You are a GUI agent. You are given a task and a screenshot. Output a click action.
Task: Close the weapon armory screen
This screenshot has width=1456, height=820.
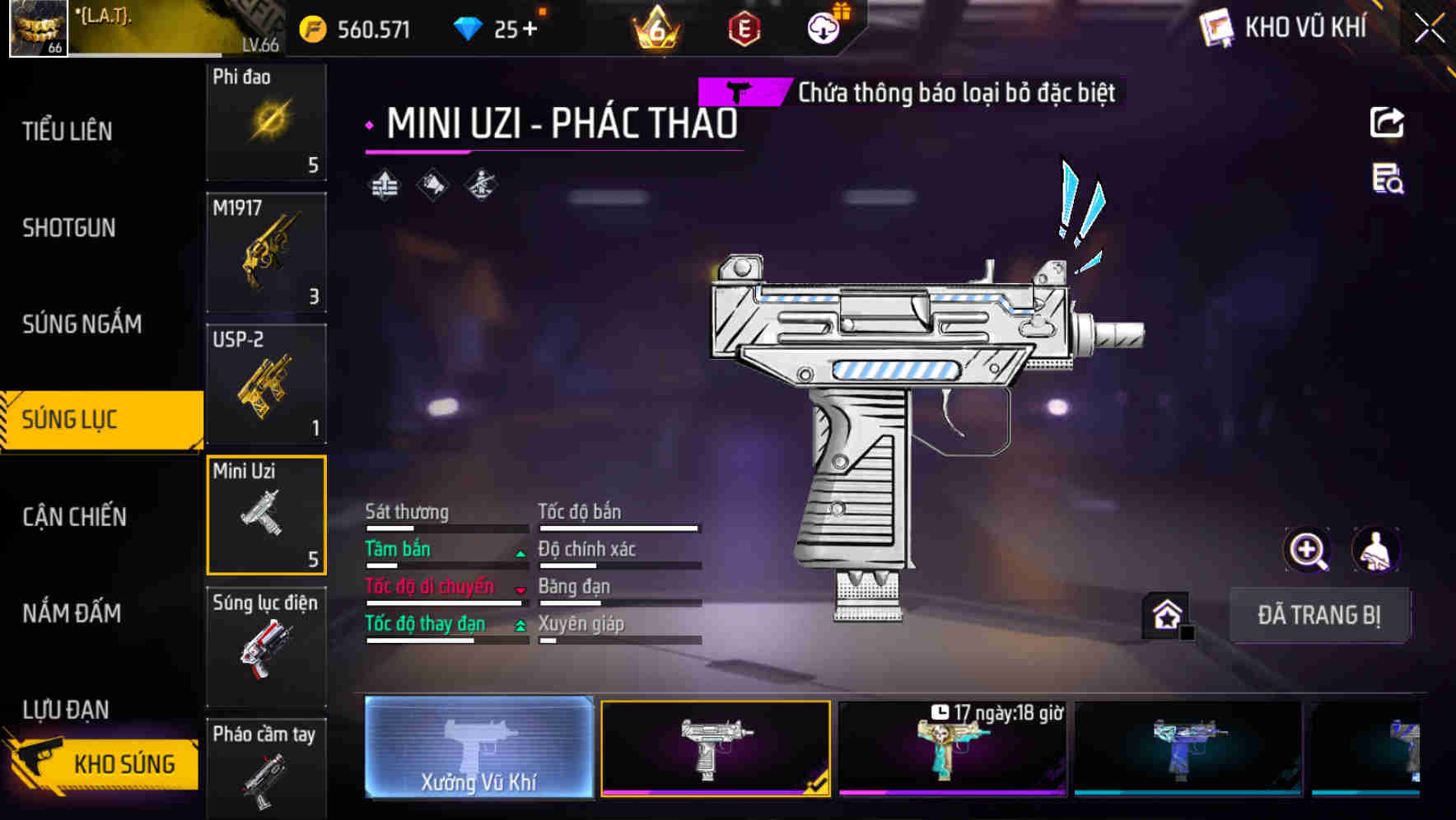(1430, 29)
